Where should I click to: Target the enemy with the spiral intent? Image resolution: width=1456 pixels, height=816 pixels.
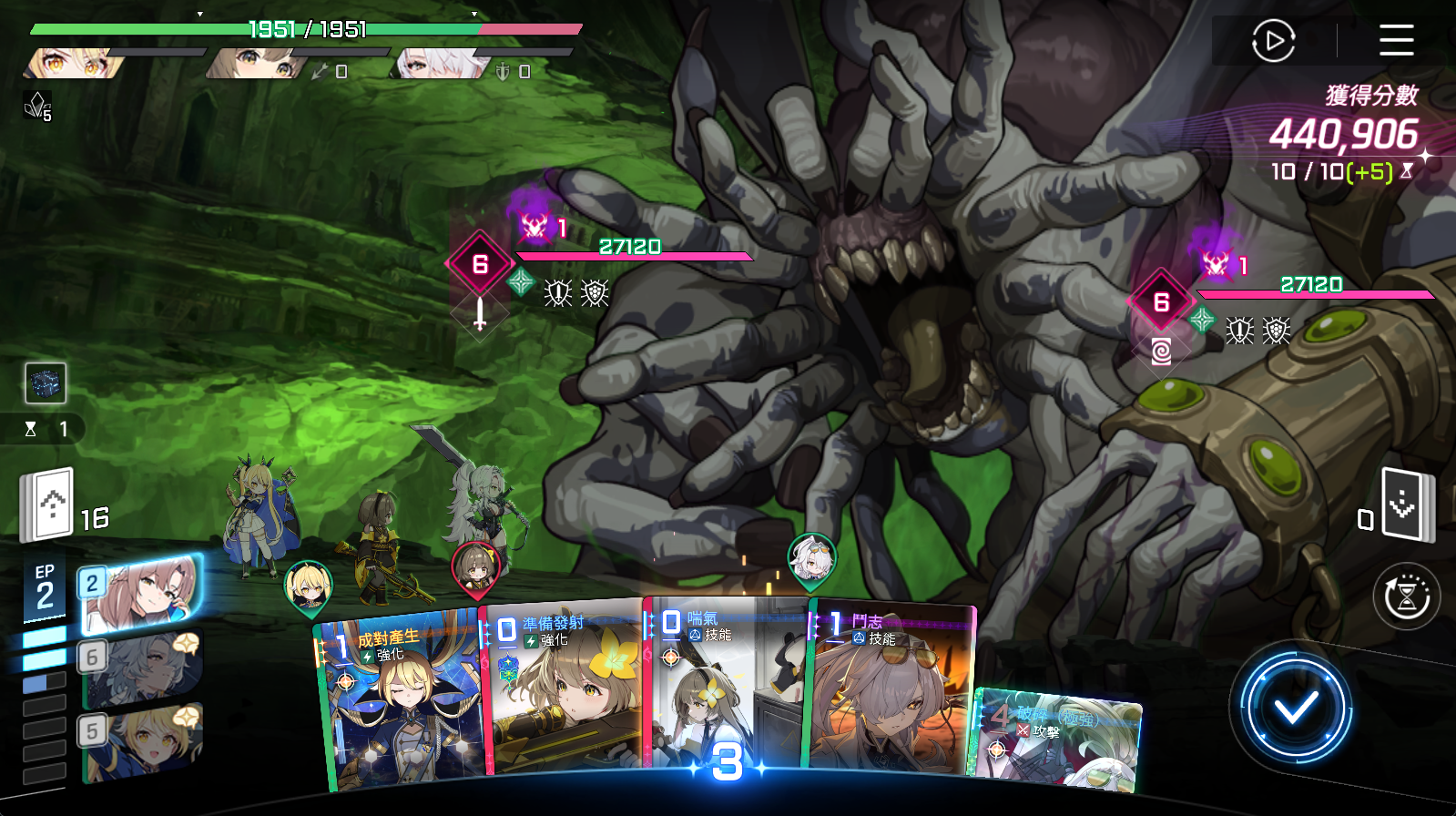tap(1161, 302)
